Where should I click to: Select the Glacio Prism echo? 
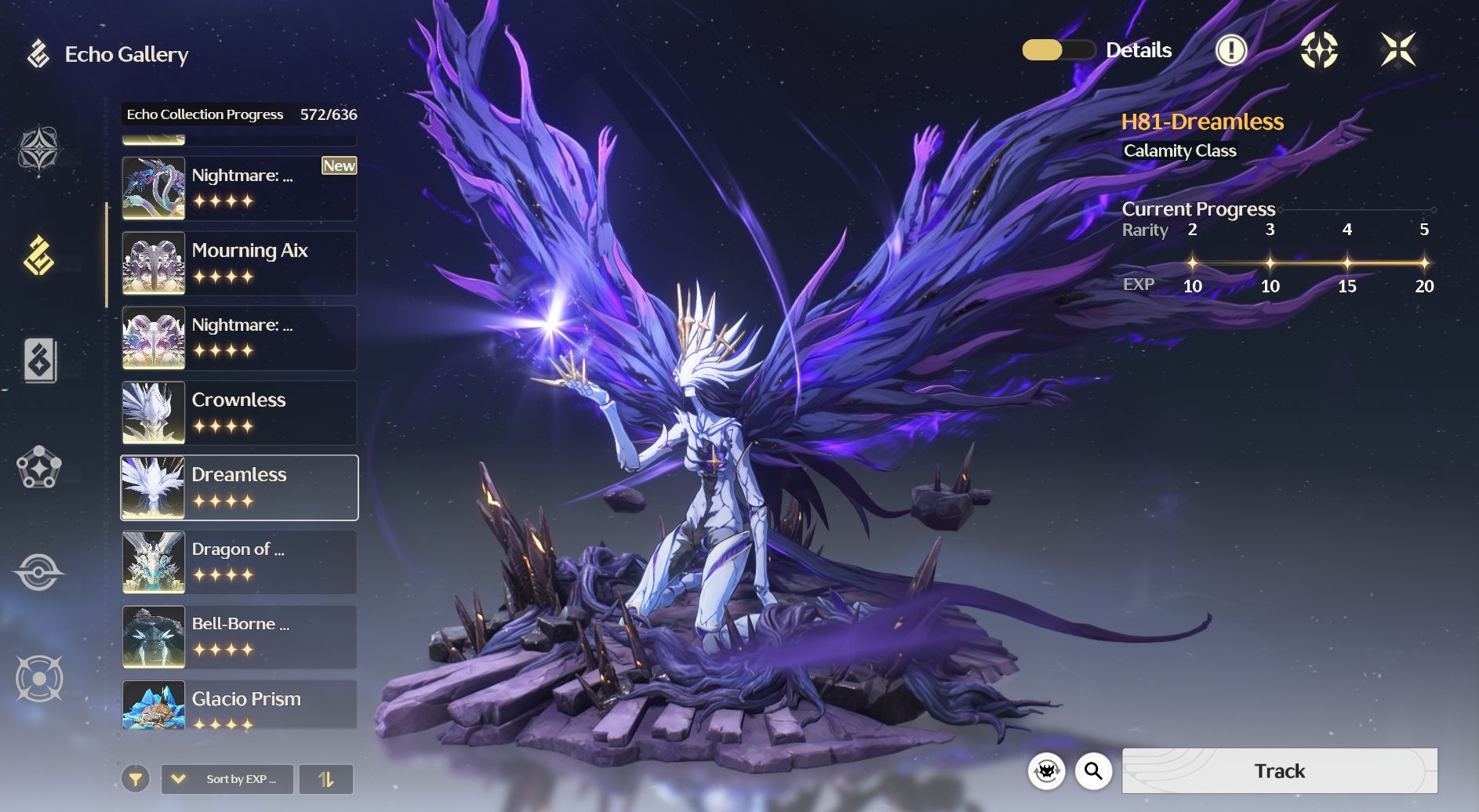coord(239,705)
